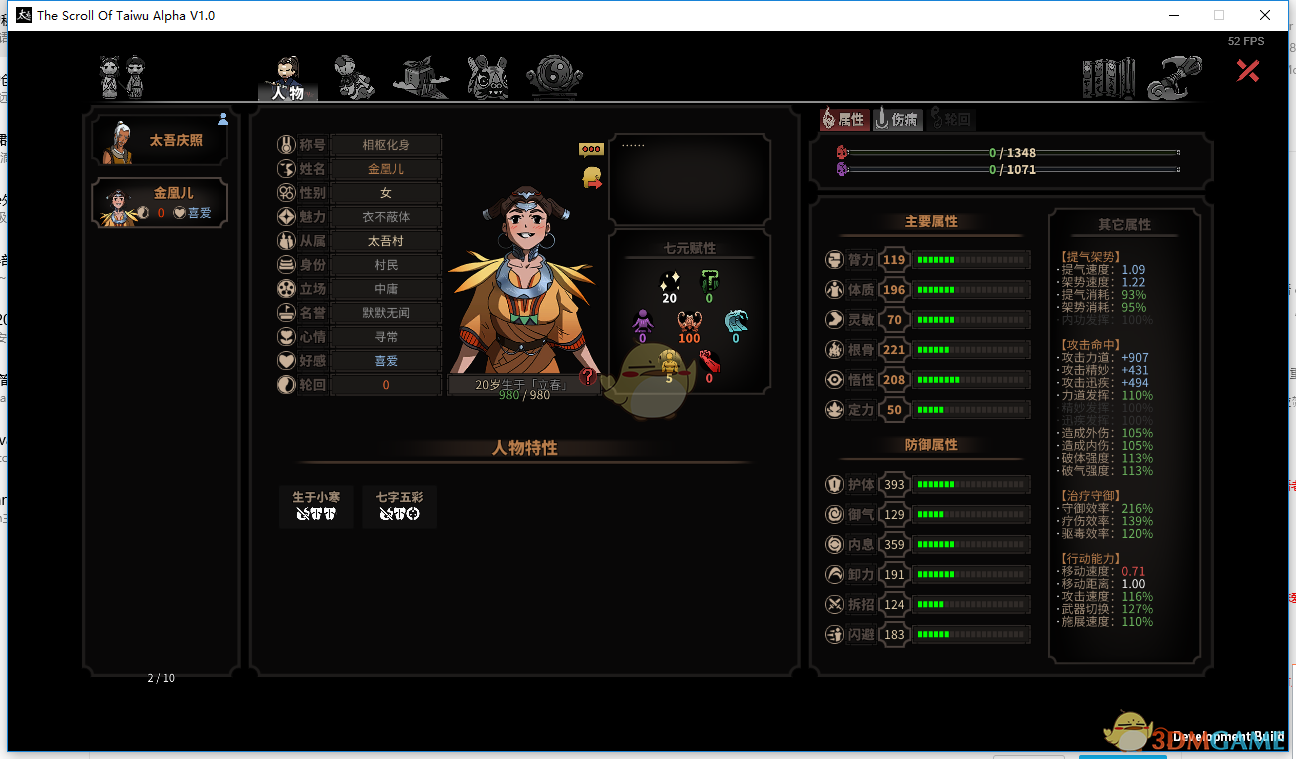Click the yin-yang taiji icon in top toolbar
The height and width of the screenshot is (759, 1296).
pos(554,73)
